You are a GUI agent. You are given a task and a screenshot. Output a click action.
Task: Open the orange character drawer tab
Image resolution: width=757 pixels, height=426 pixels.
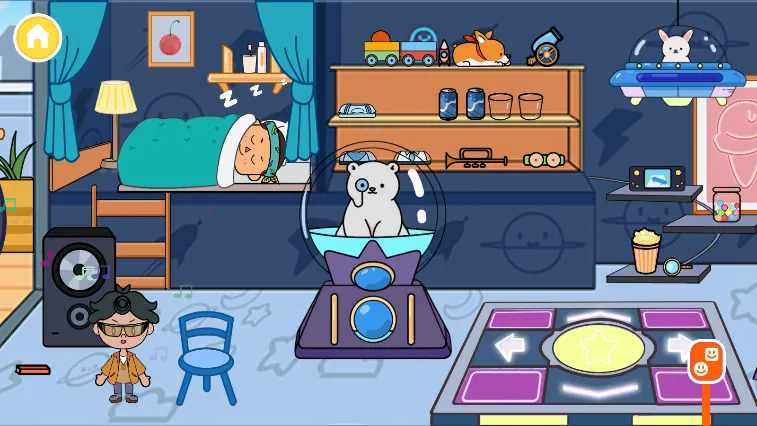(x=706, y=362)
